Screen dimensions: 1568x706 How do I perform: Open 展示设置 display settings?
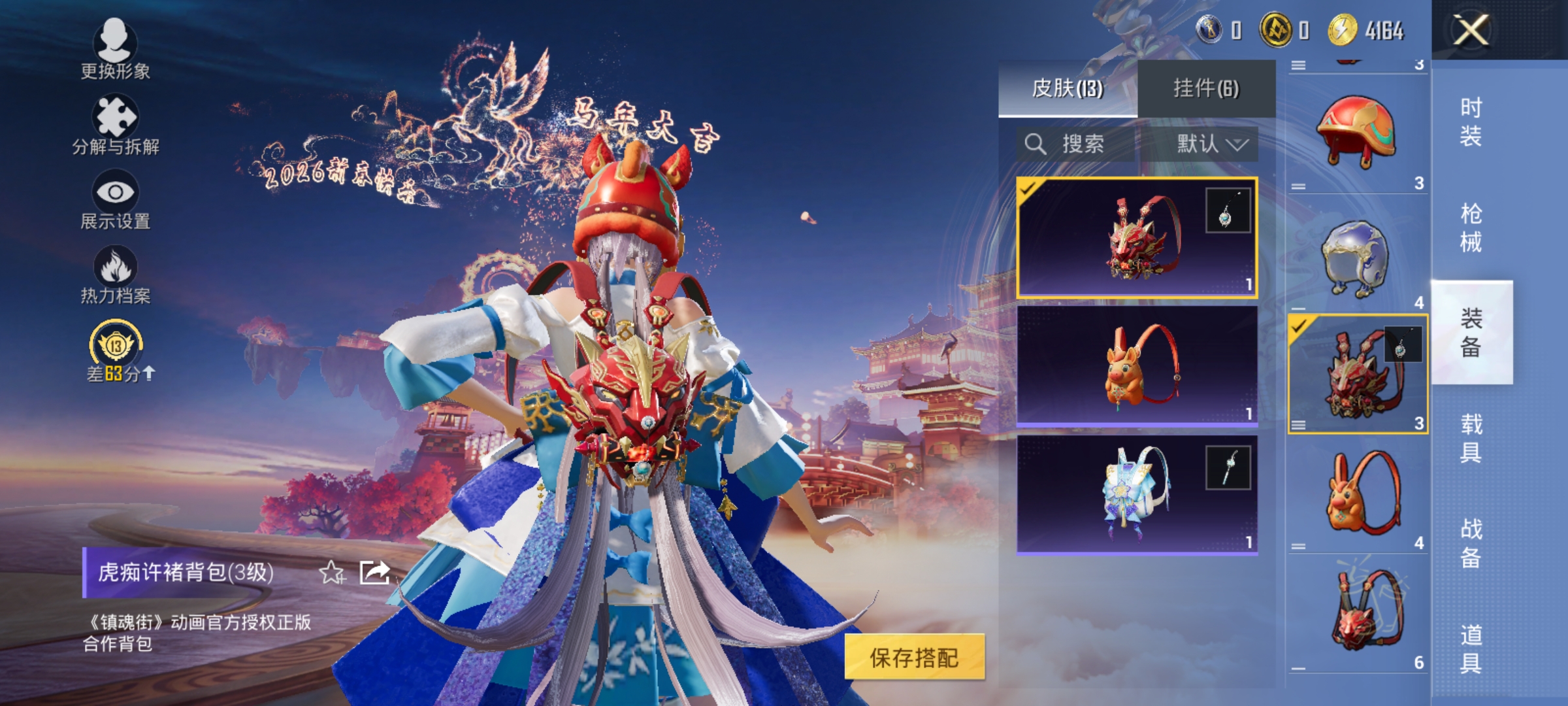(x=116, y=199)
